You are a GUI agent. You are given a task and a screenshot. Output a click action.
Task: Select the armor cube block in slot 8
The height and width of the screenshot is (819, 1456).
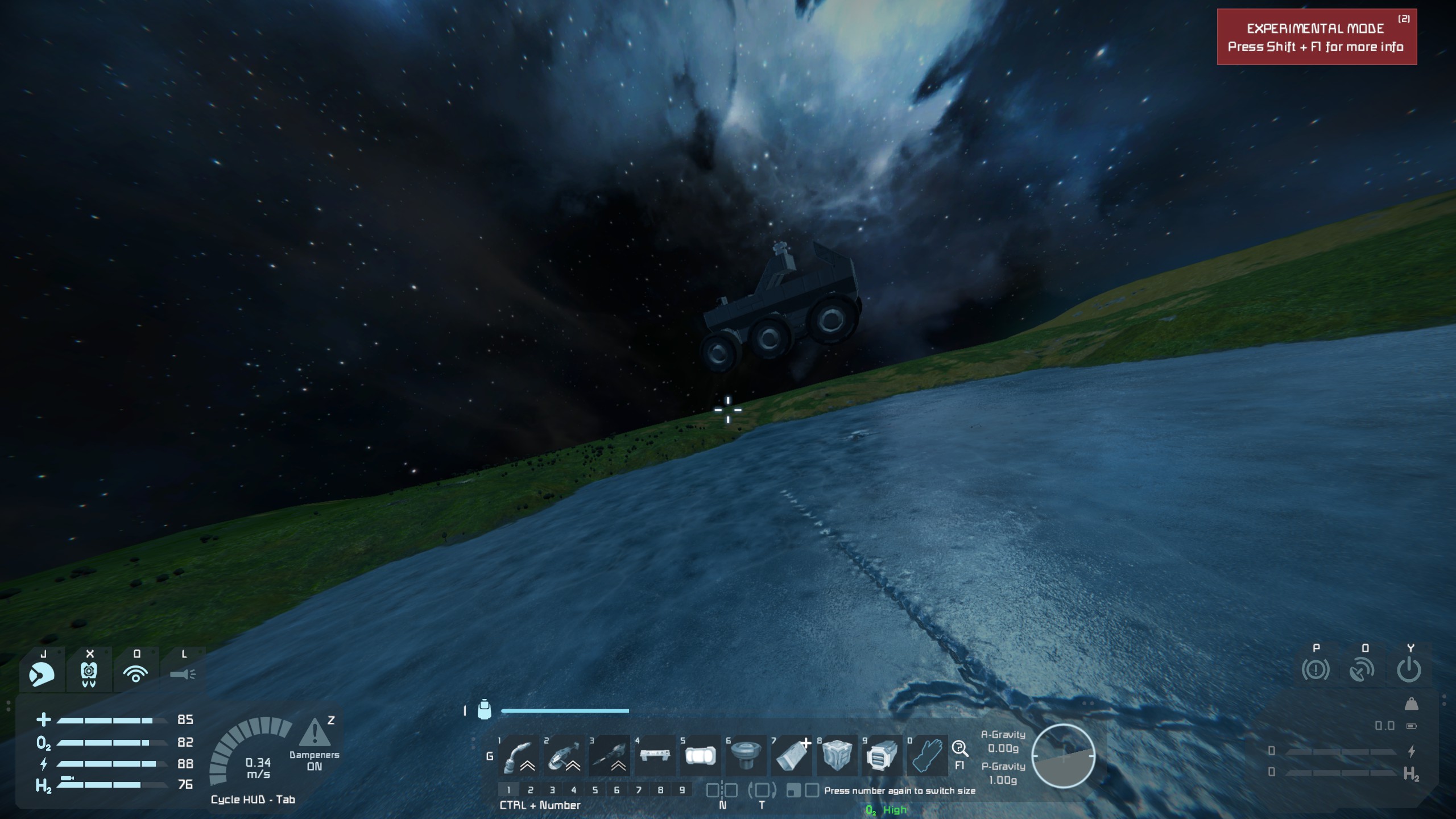coord(837,756)
